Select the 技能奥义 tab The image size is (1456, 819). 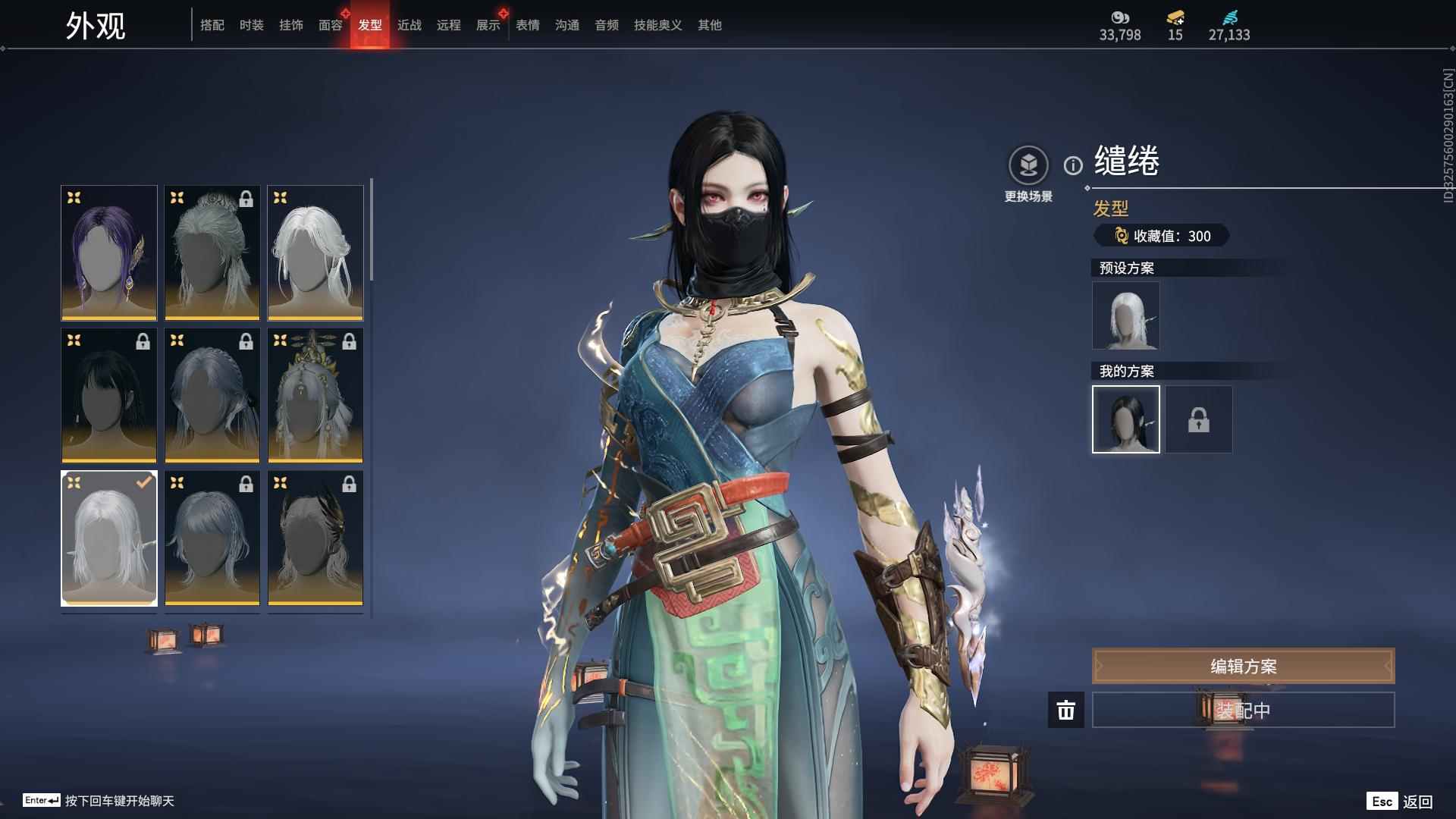coord(657,25)
